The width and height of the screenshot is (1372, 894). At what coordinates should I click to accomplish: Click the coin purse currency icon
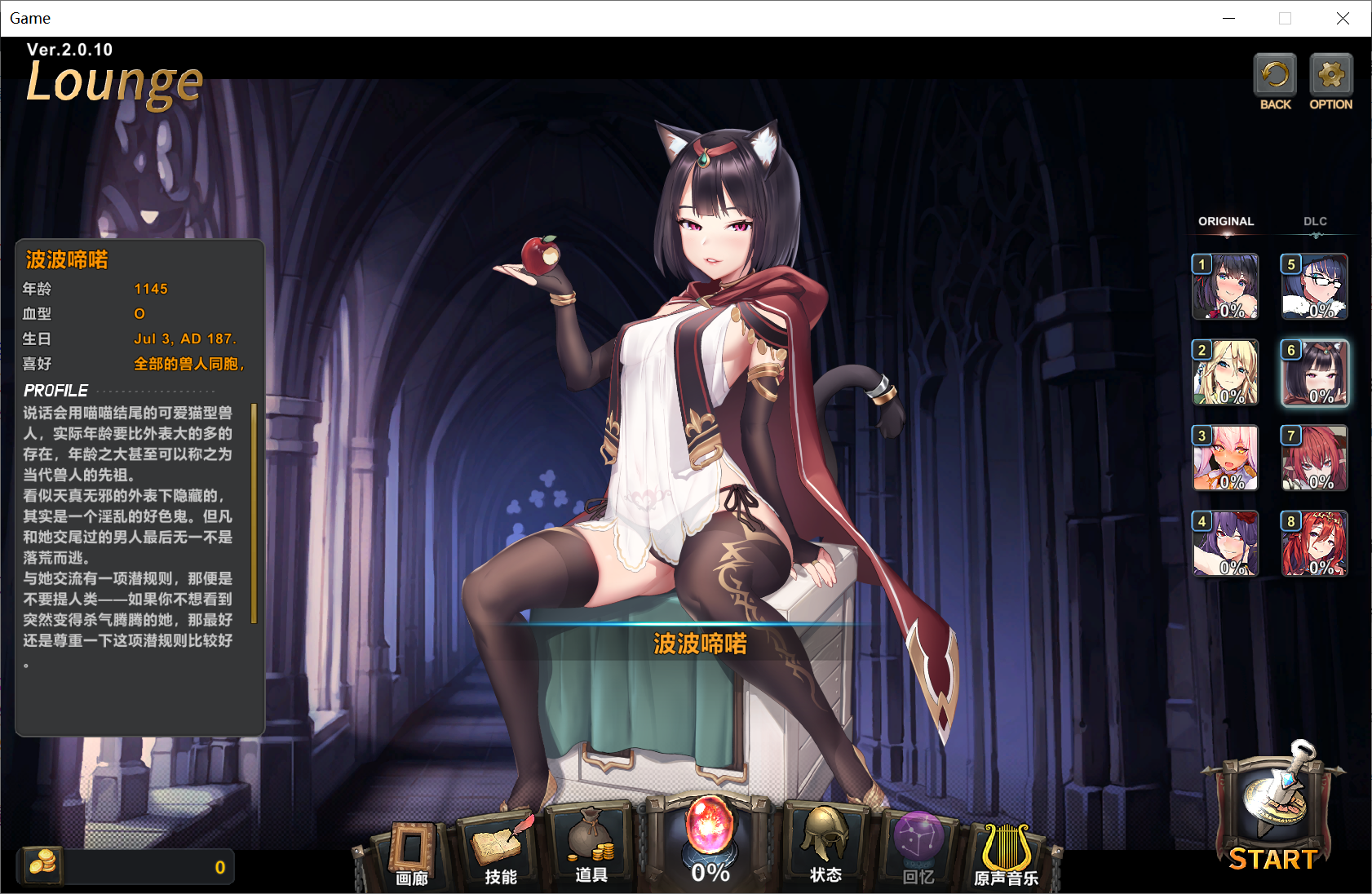point(42,865)
